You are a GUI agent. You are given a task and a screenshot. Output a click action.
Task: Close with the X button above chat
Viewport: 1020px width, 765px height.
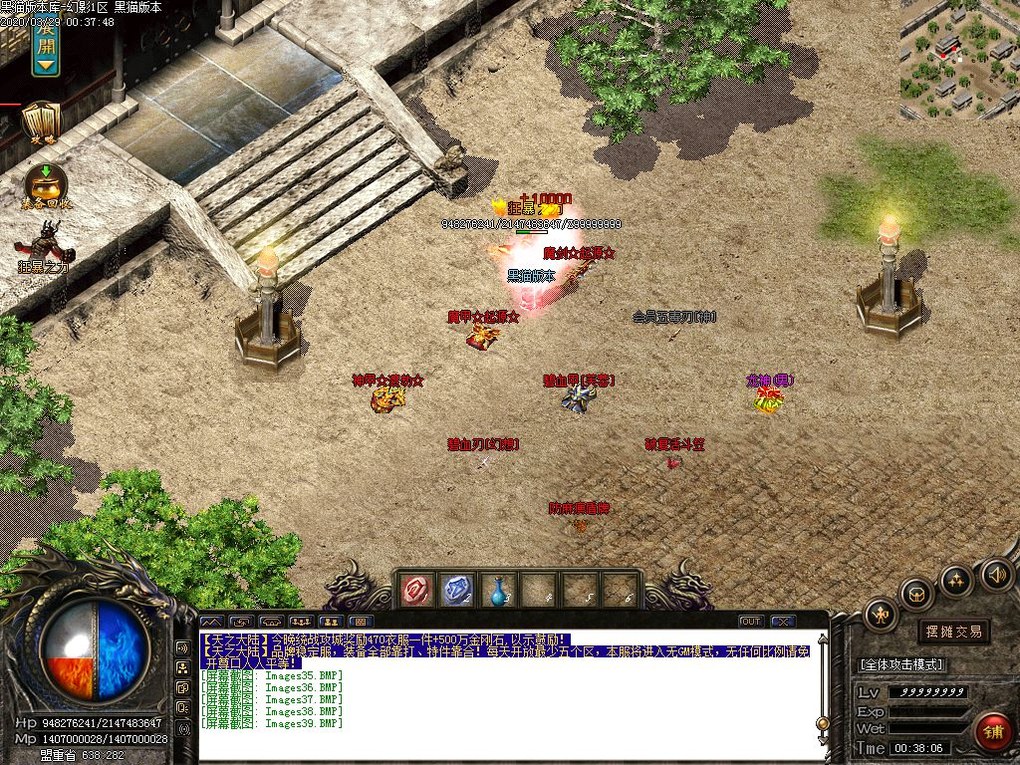pos(782,621)
